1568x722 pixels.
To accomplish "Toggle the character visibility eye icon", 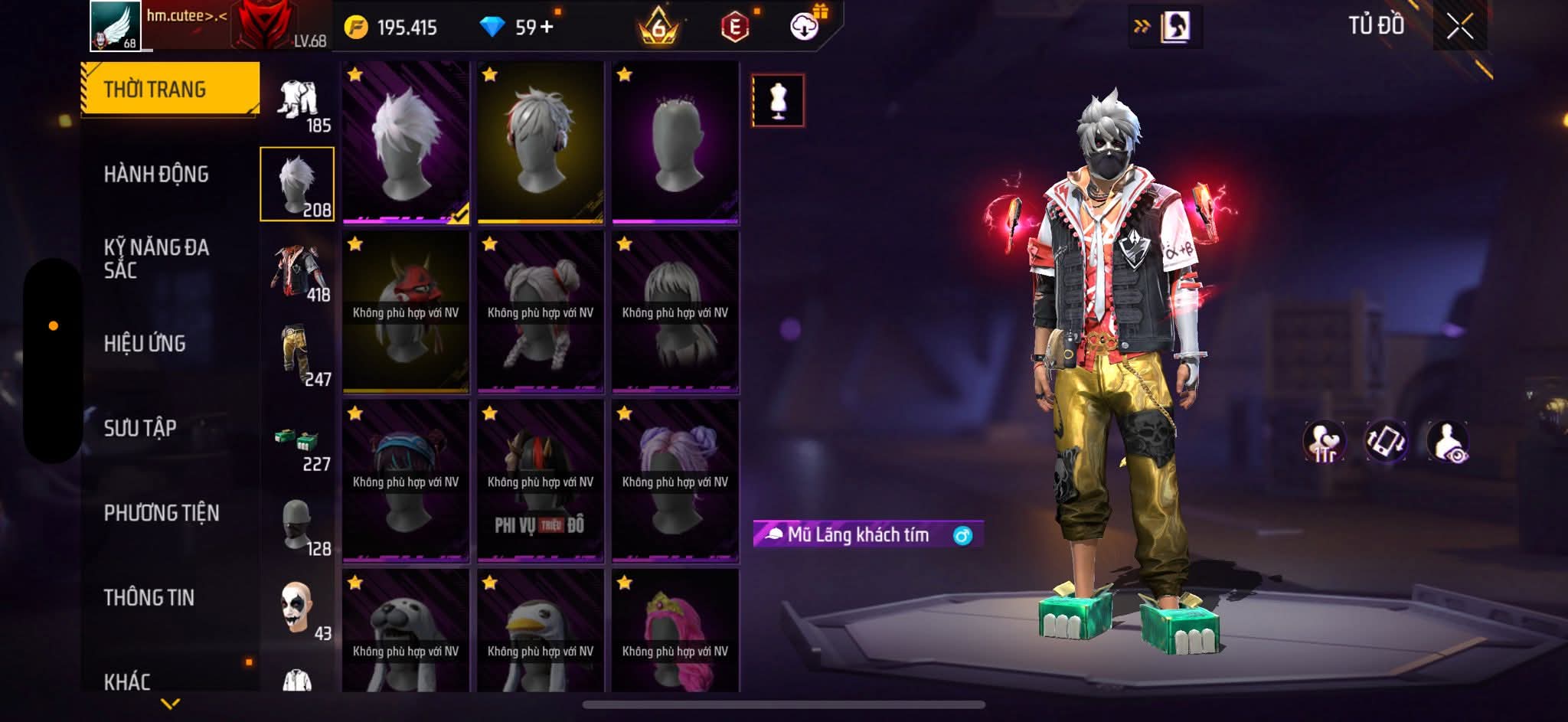I will (x=1447, y=443).
